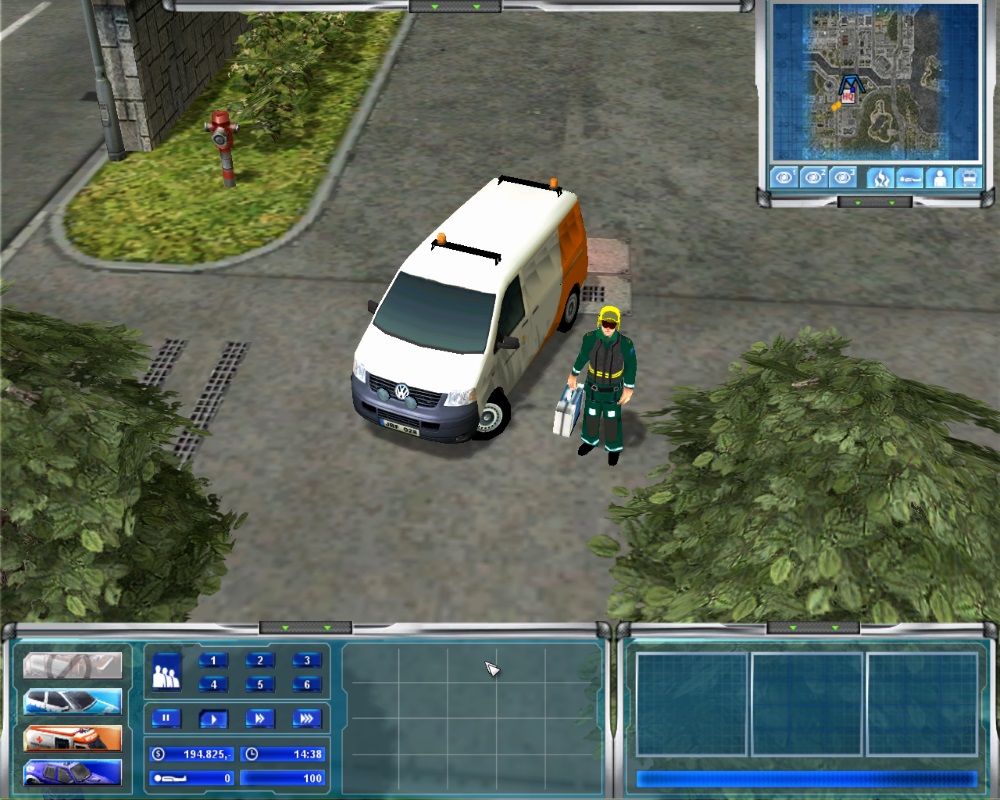Toggle the vehicle filter on minimap
Image resolution: width=1000 pixels, height=800 pixels.
968,178
